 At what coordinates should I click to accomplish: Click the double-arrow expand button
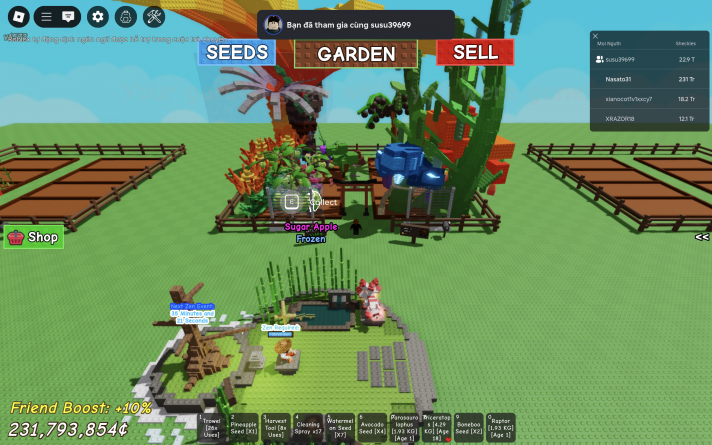click(702, 237)
